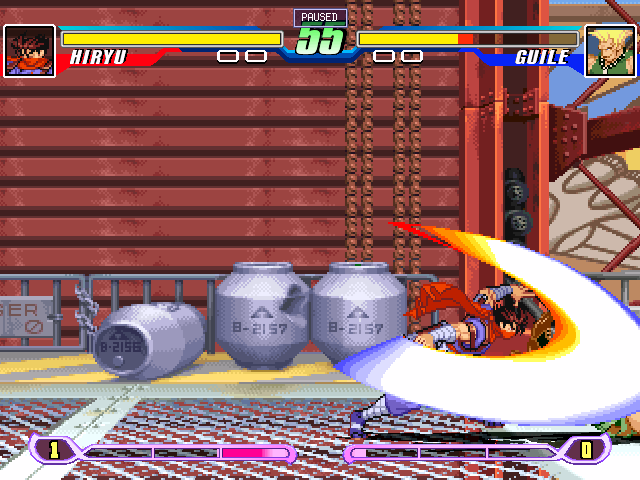The height and width of the screenshot is (480, 640).
Task: Click Guile's character portrait
Action: (610, 50)
